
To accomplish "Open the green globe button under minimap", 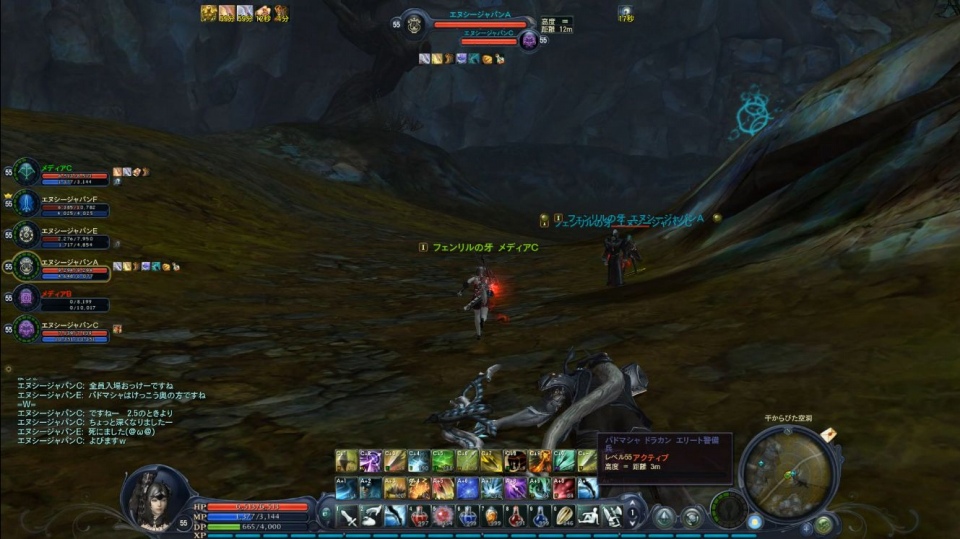I will click(x=822, y=523).
